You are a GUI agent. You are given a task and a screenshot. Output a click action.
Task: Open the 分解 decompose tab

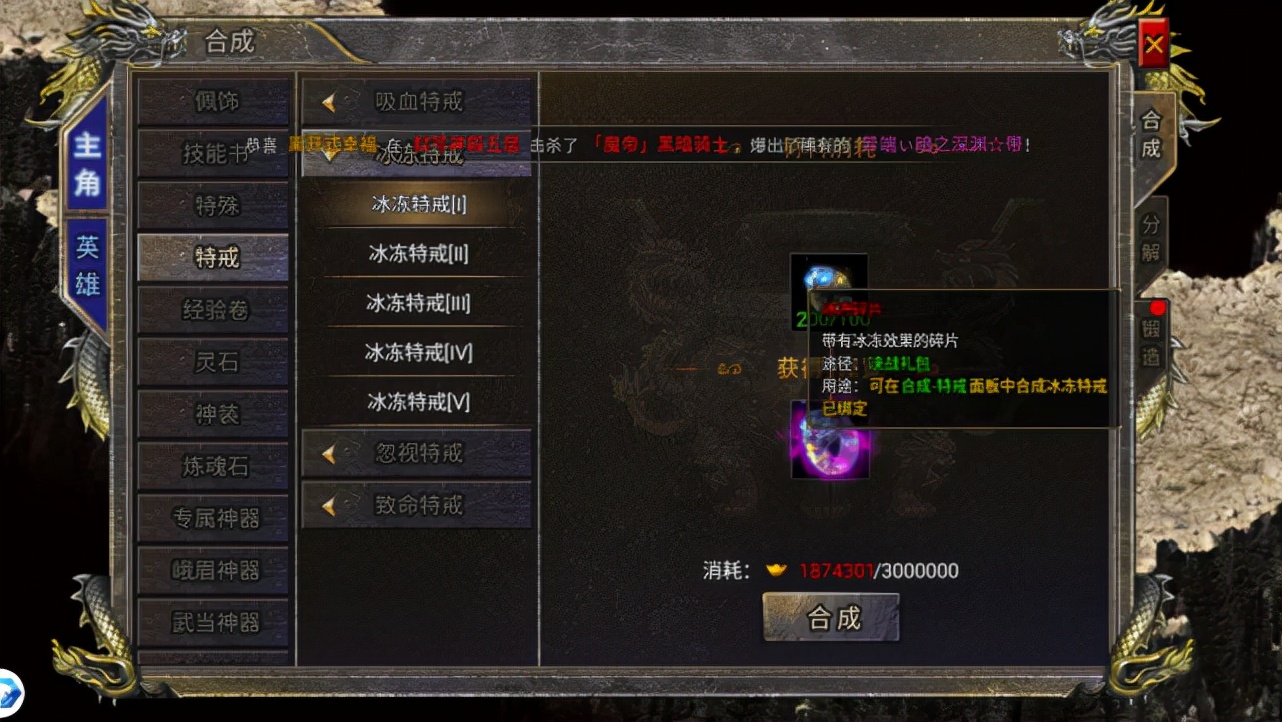click(x=1150, y=237)
